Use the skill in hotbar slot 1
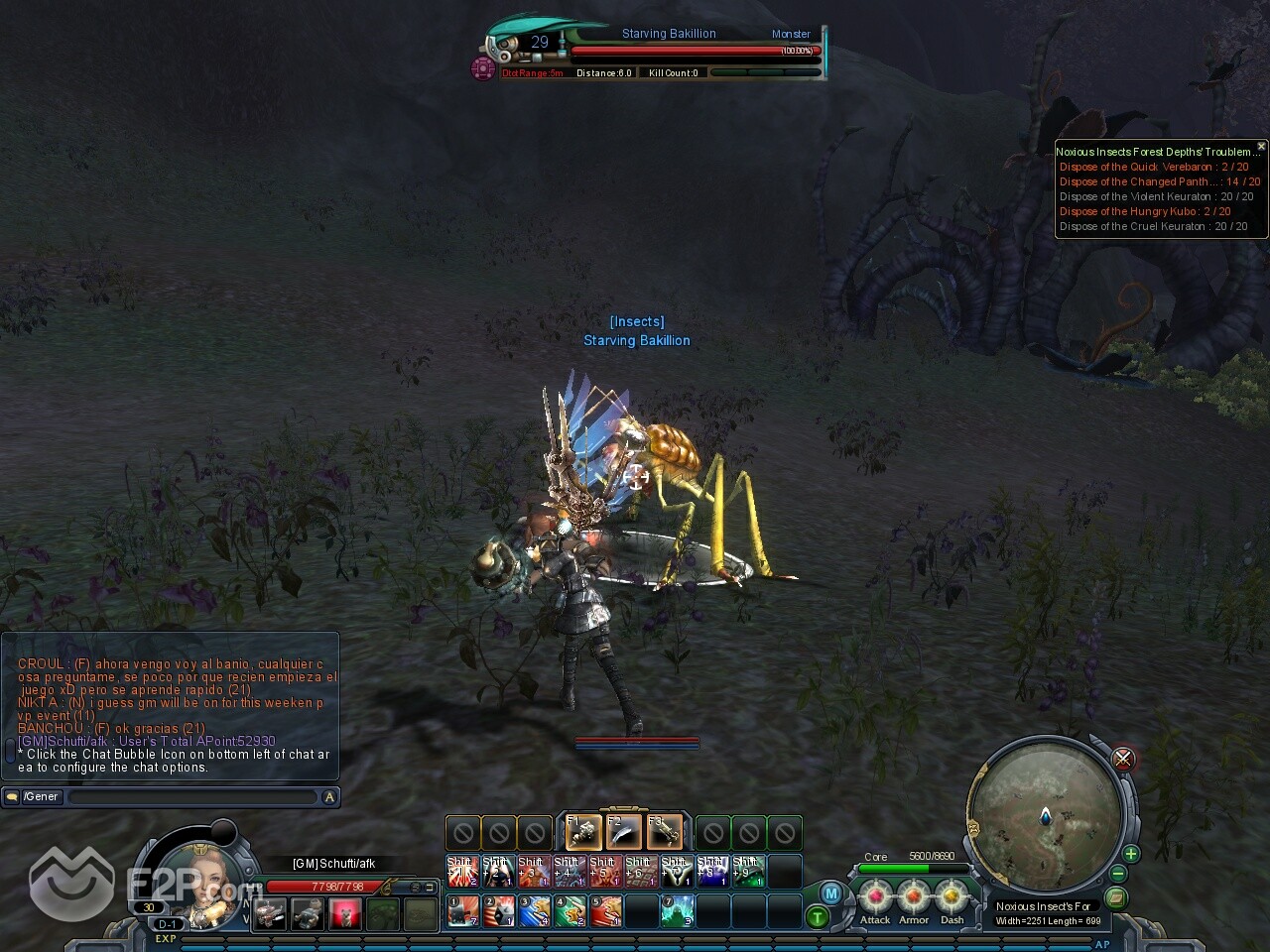Image resolution: width=1270 pixels, height=952 pixels. (x=462, y=910)
